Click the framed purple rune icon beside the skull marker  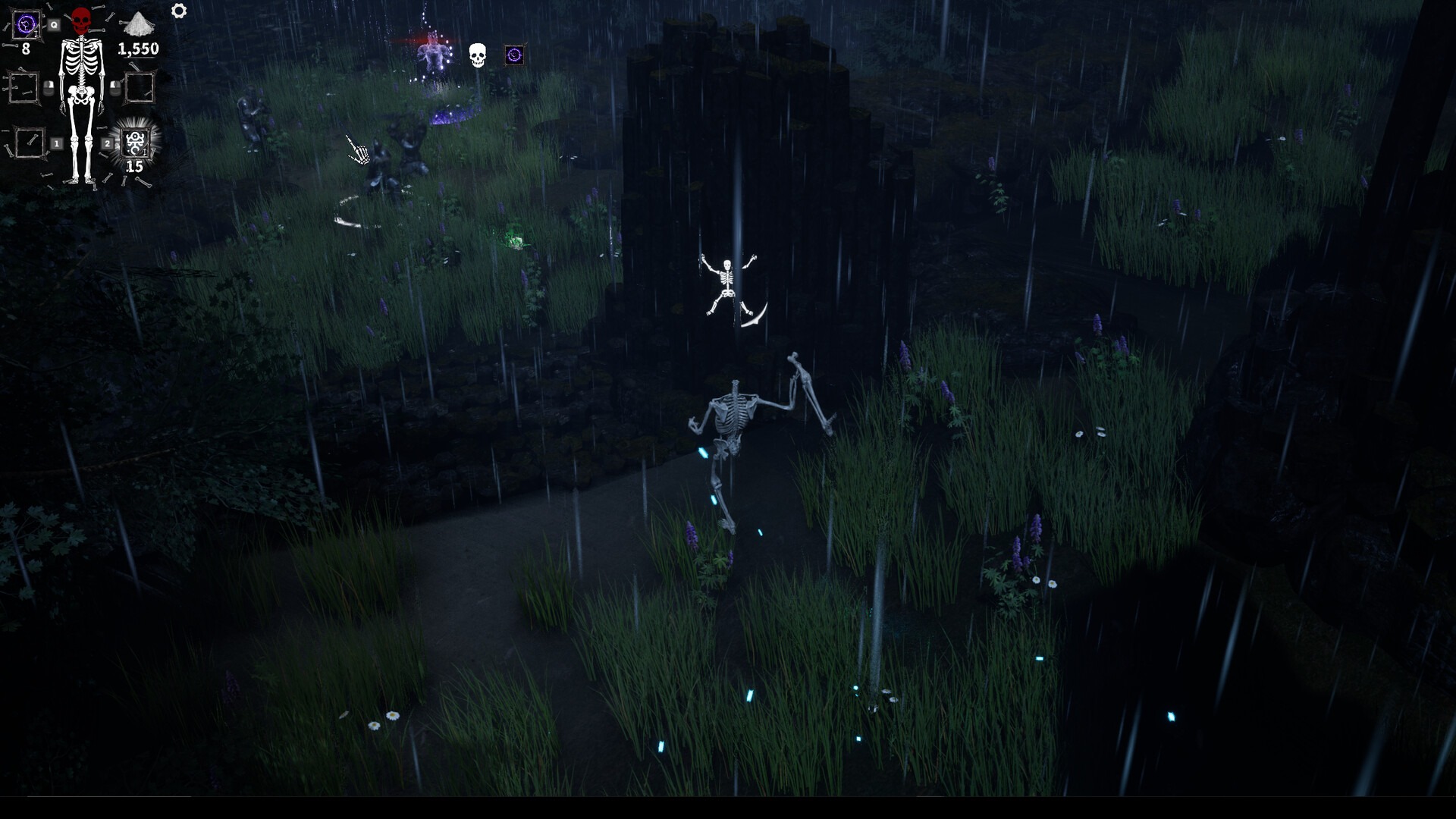click(514, 56)
